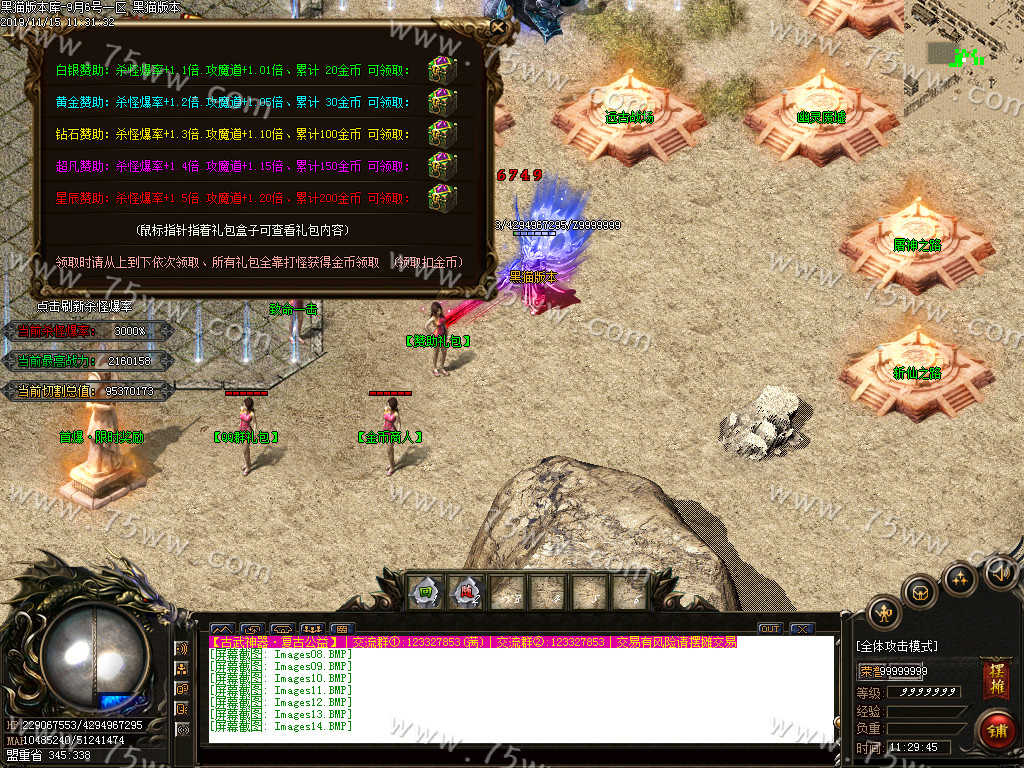Claim the 星辰赞助 gift chest
This screenshot has height=768, width=1024.
(441, 196)
